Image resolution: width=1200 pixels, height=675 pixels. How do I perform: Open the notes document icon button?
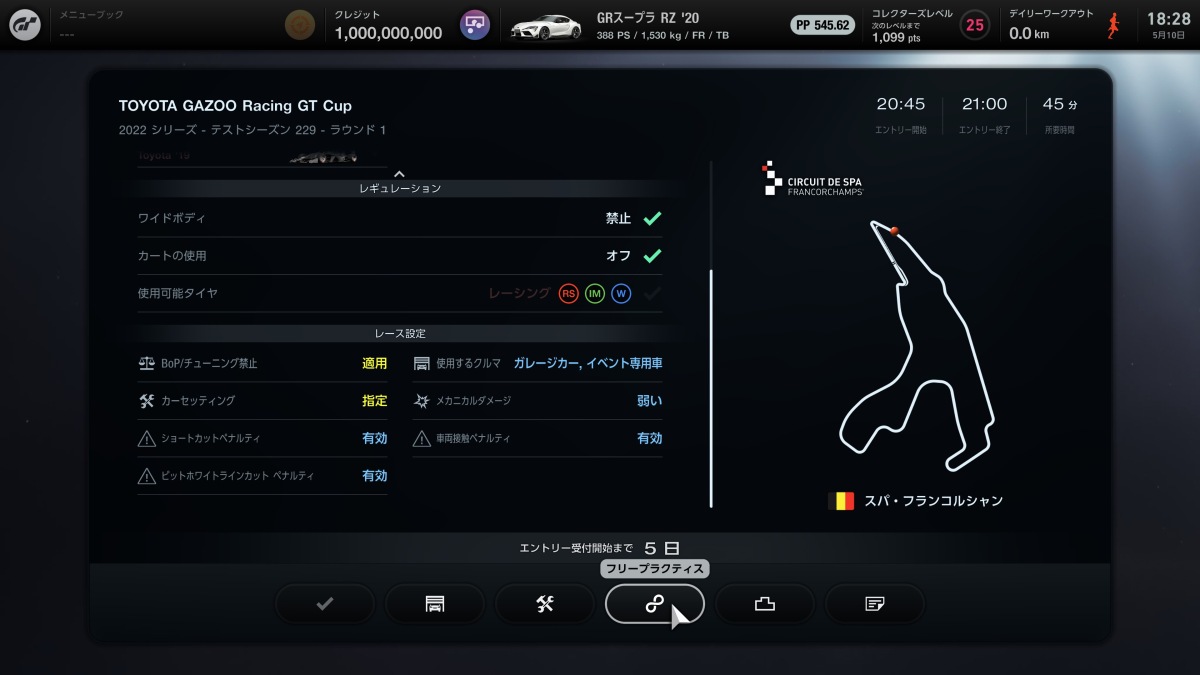pos(875,603)
